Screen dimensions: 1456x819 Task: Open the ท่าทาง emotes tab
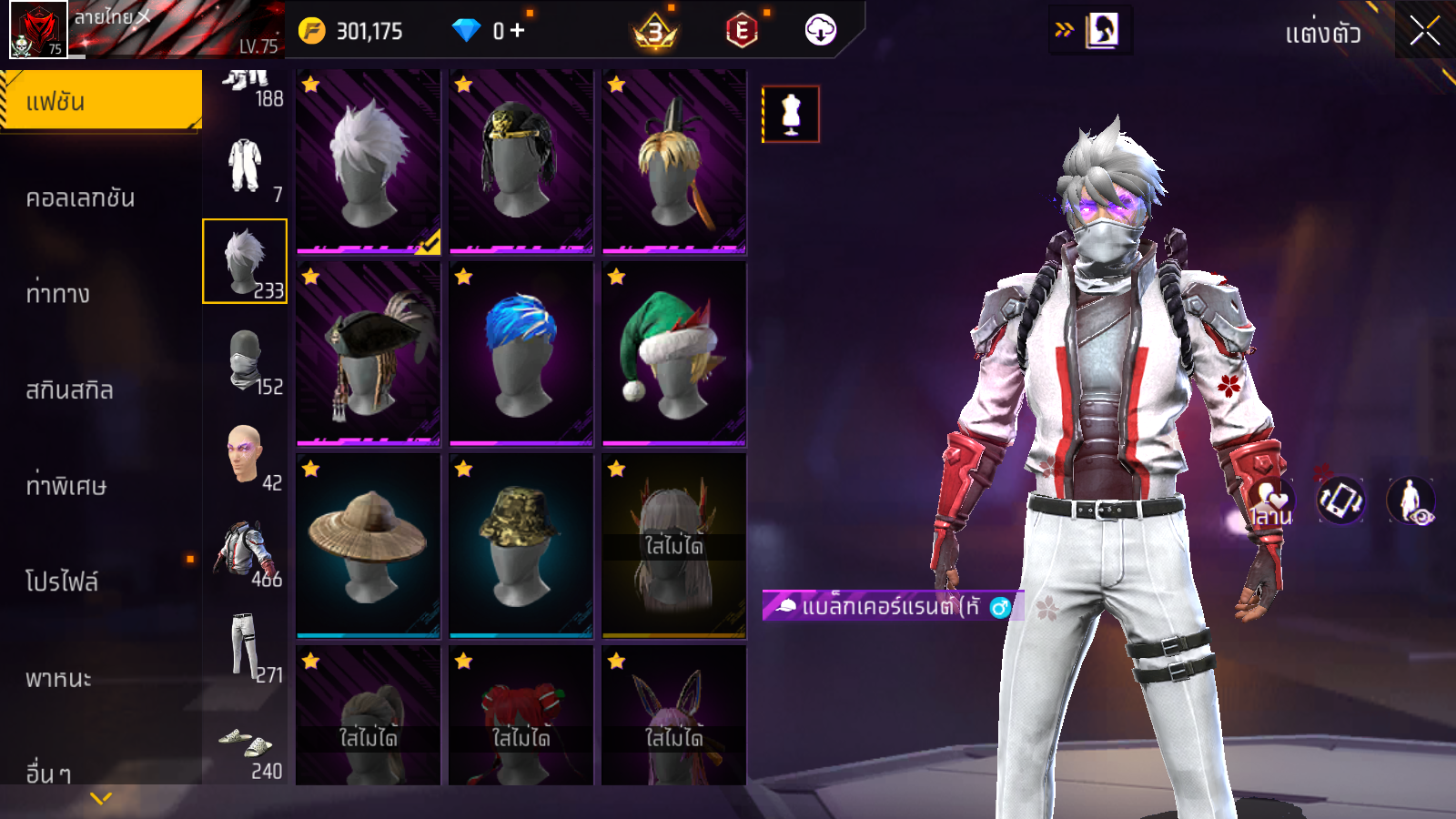tap(59, 294)
